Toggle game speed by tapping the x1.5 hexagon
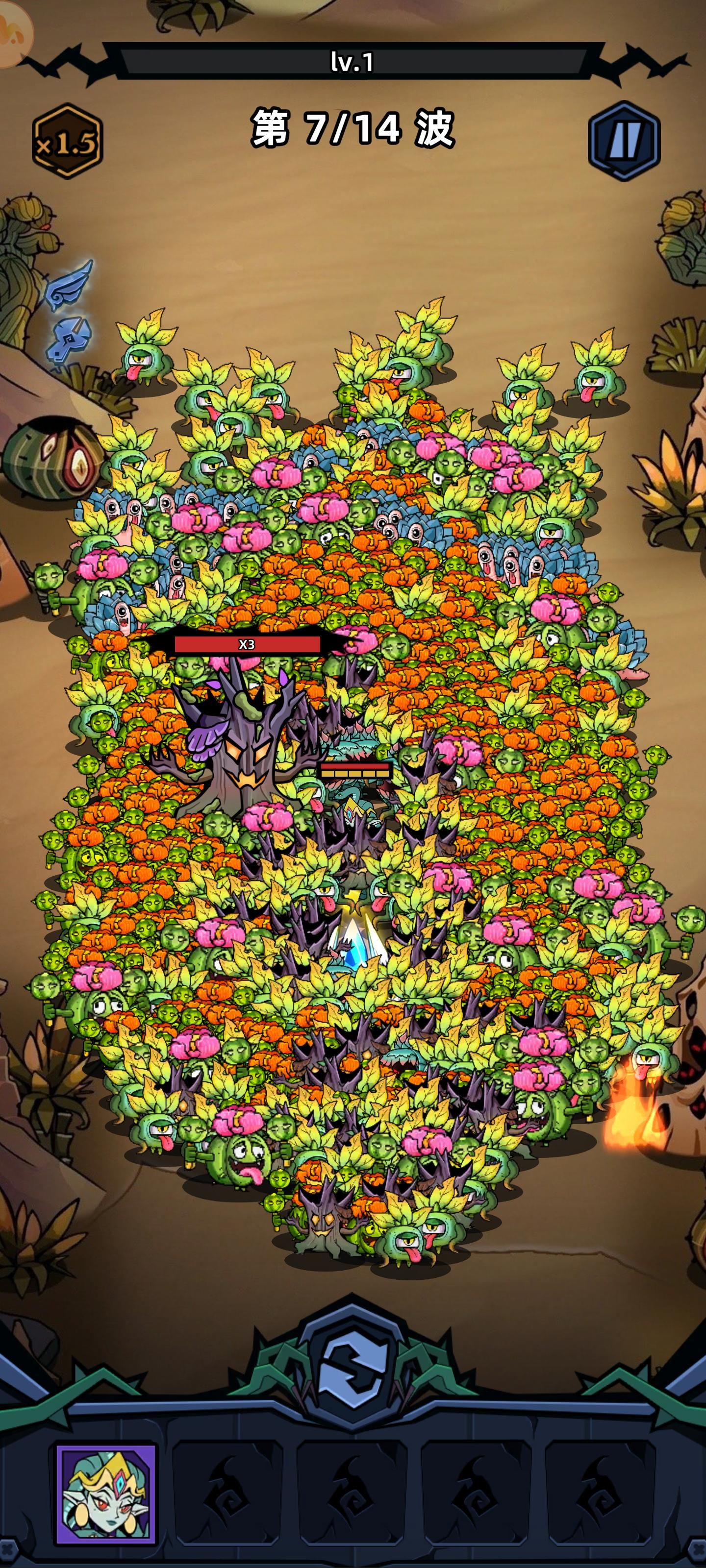The width and height of the screenshot is (706, 1568). [69, 141]
